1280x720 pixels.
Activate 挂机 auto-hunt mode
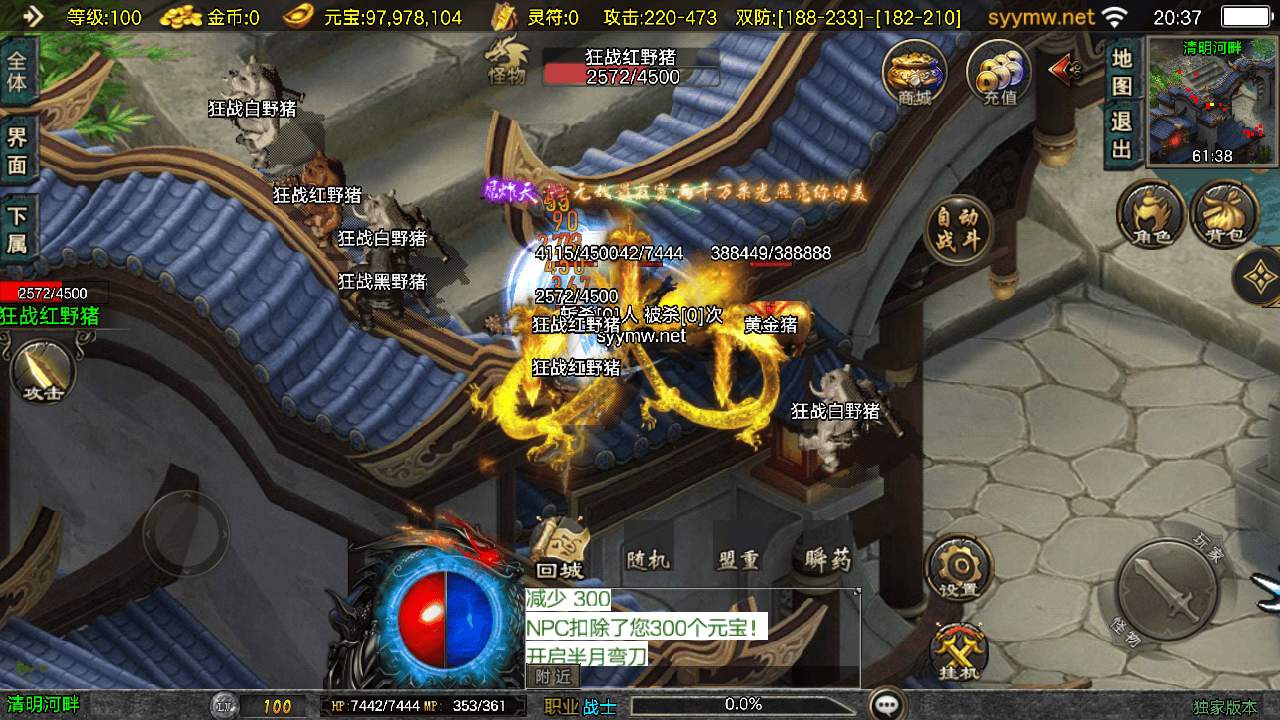pos(958,653)
